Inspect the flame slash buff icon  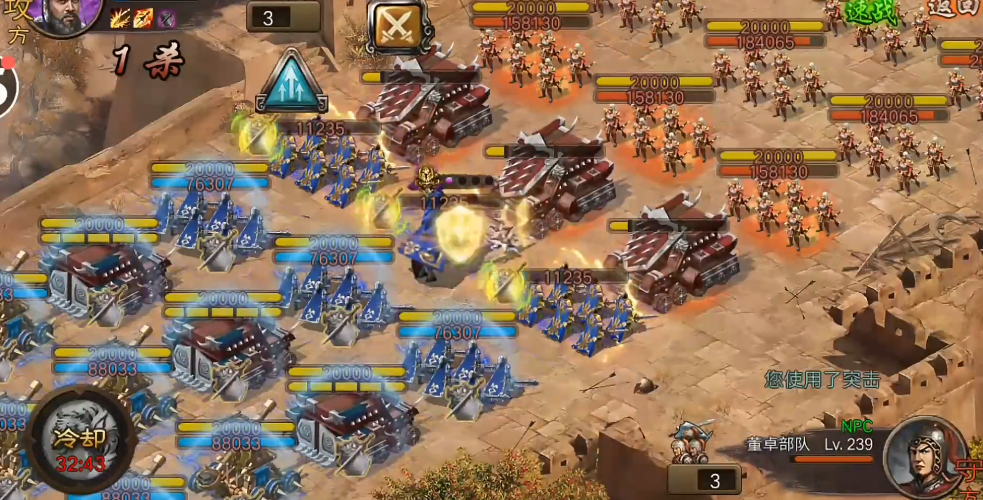point(121,18)
